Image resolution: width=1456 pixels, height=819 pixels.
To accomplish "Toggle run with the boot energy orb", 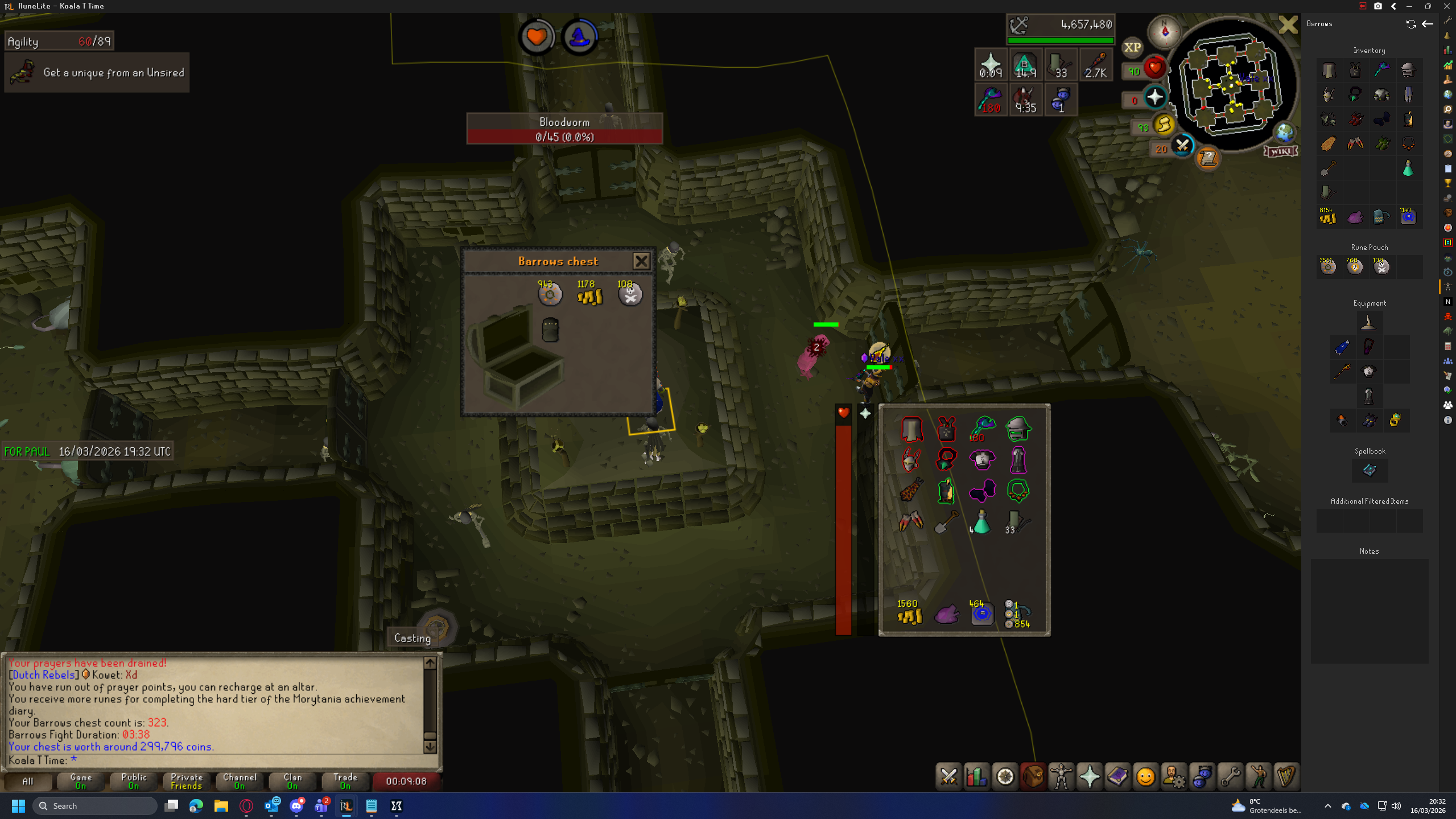I will 1164,125.
